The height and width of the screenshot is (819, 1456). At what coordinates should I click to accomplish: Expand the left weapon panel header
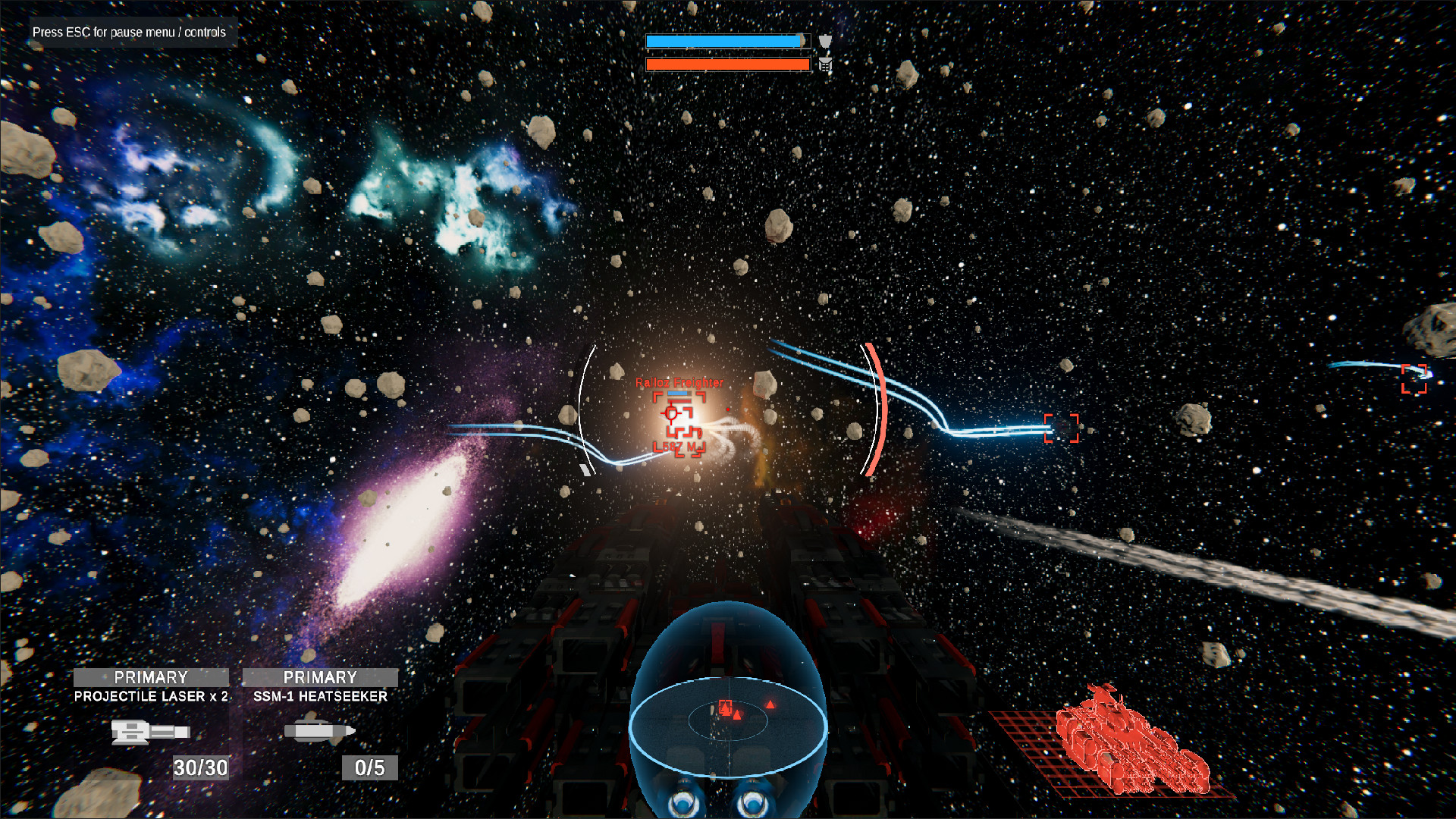150,677
